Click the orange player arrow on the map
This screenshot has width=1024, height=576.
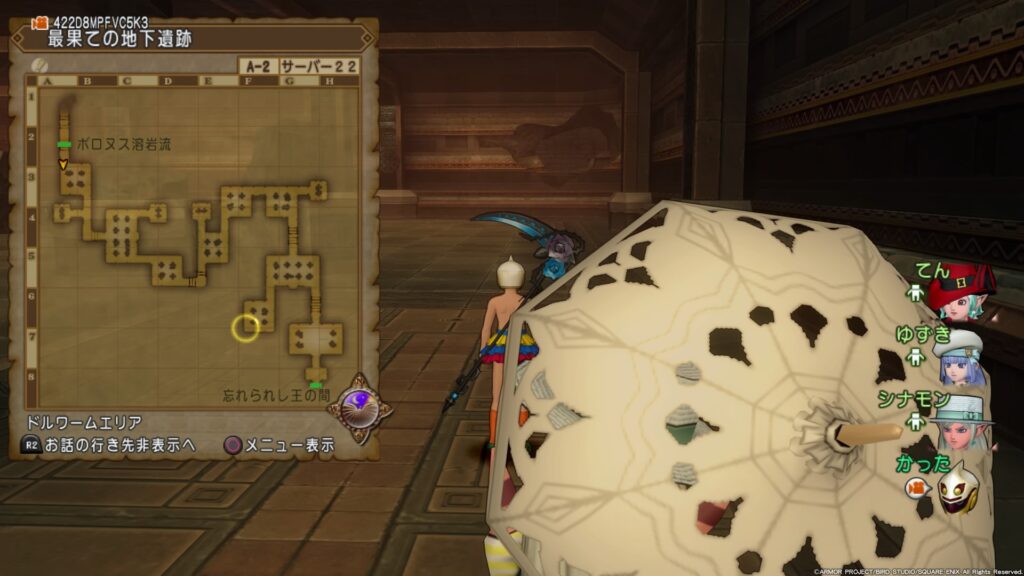tap(63, 163)
